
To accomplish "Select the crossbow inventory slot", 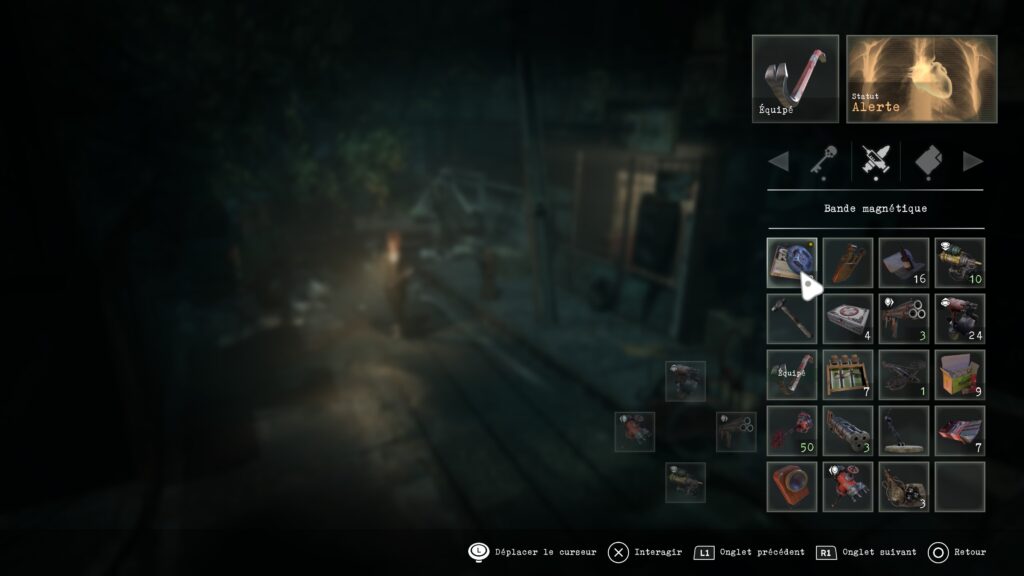I will 904,375.
